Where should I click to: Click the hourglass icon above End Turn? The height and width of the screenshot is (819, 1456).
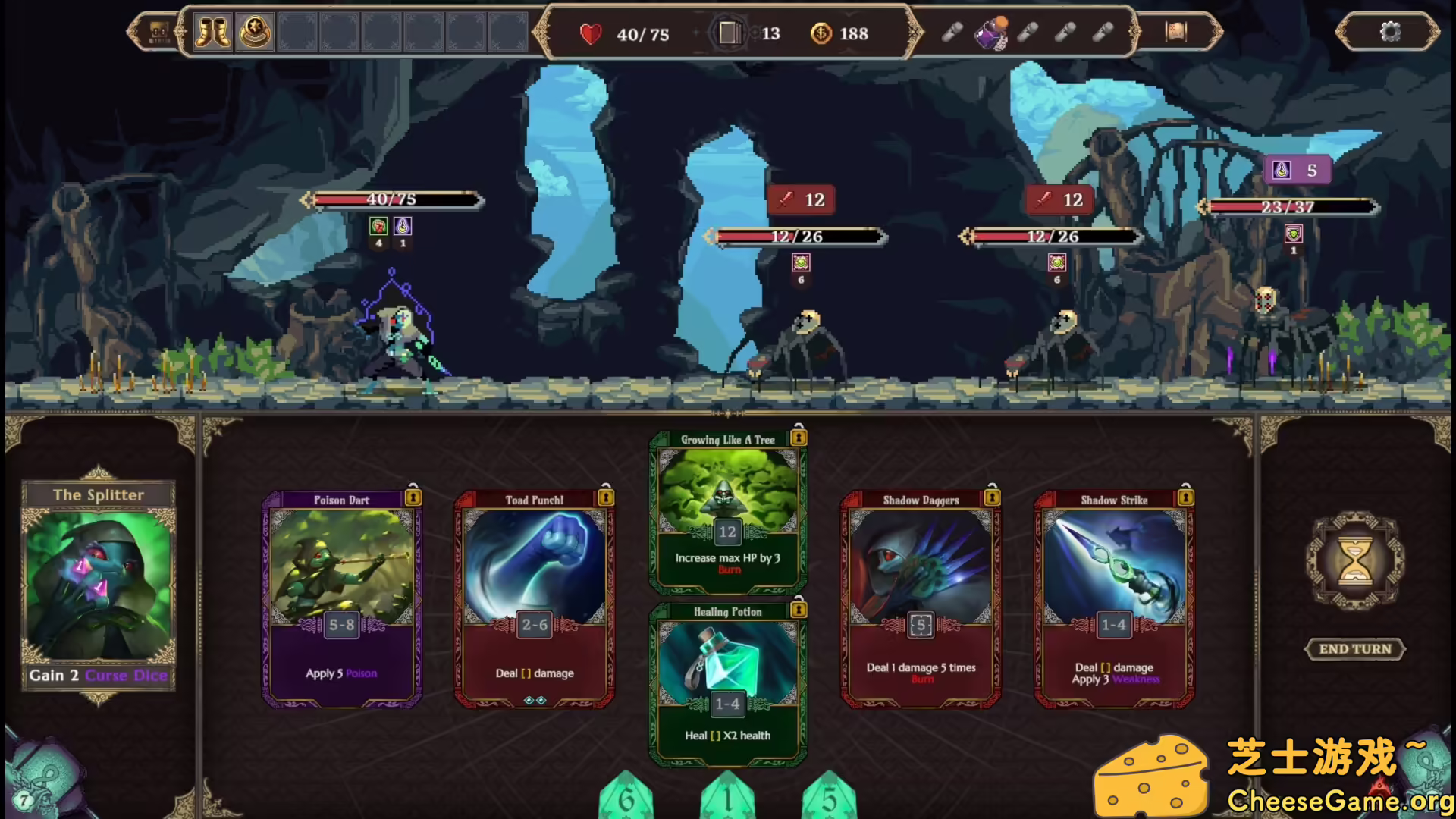pyautogui.click(x=1355, y=561)
